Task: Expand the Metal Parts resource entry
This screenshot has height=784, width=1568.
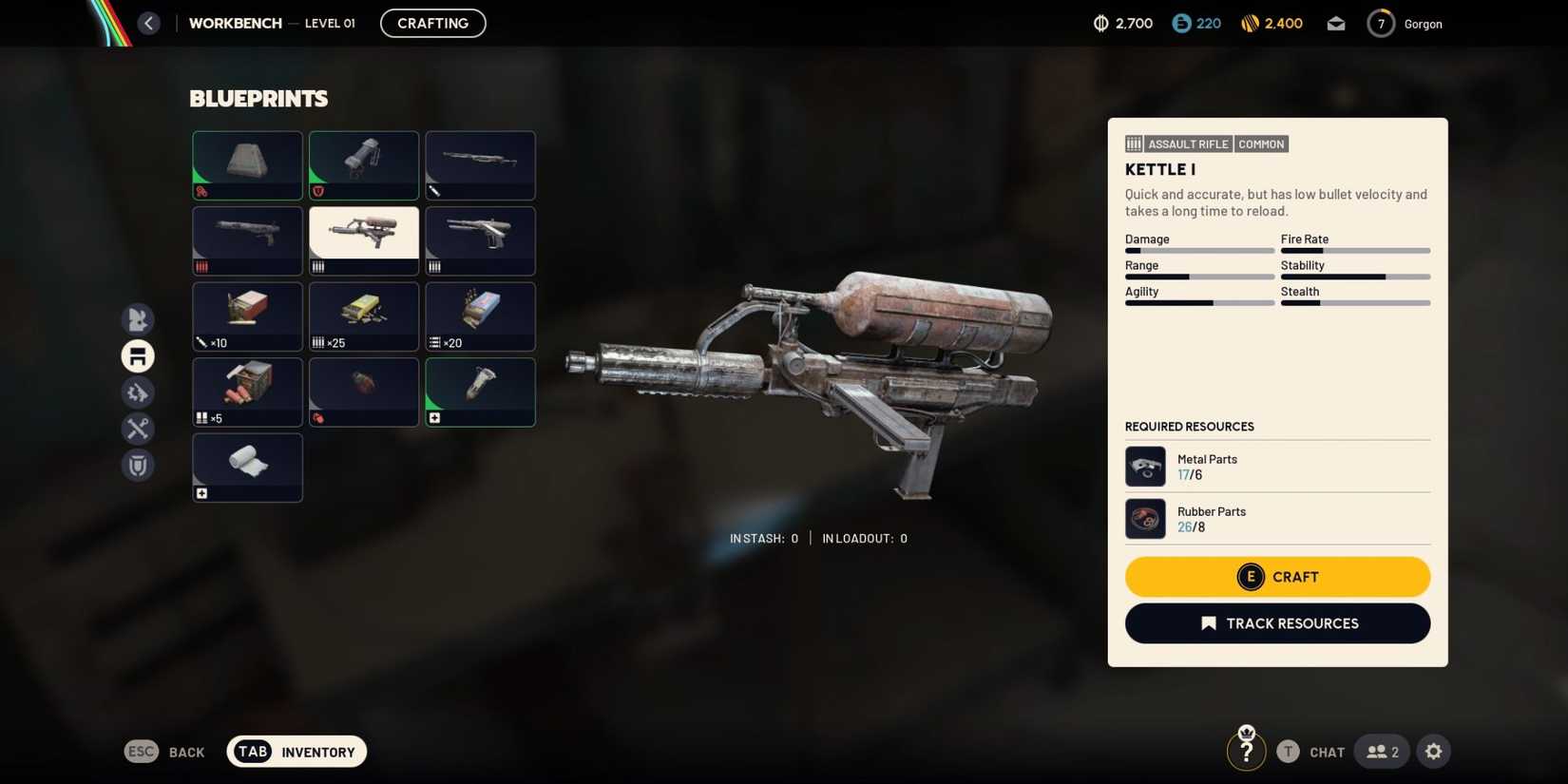Action: point(1277,466)
